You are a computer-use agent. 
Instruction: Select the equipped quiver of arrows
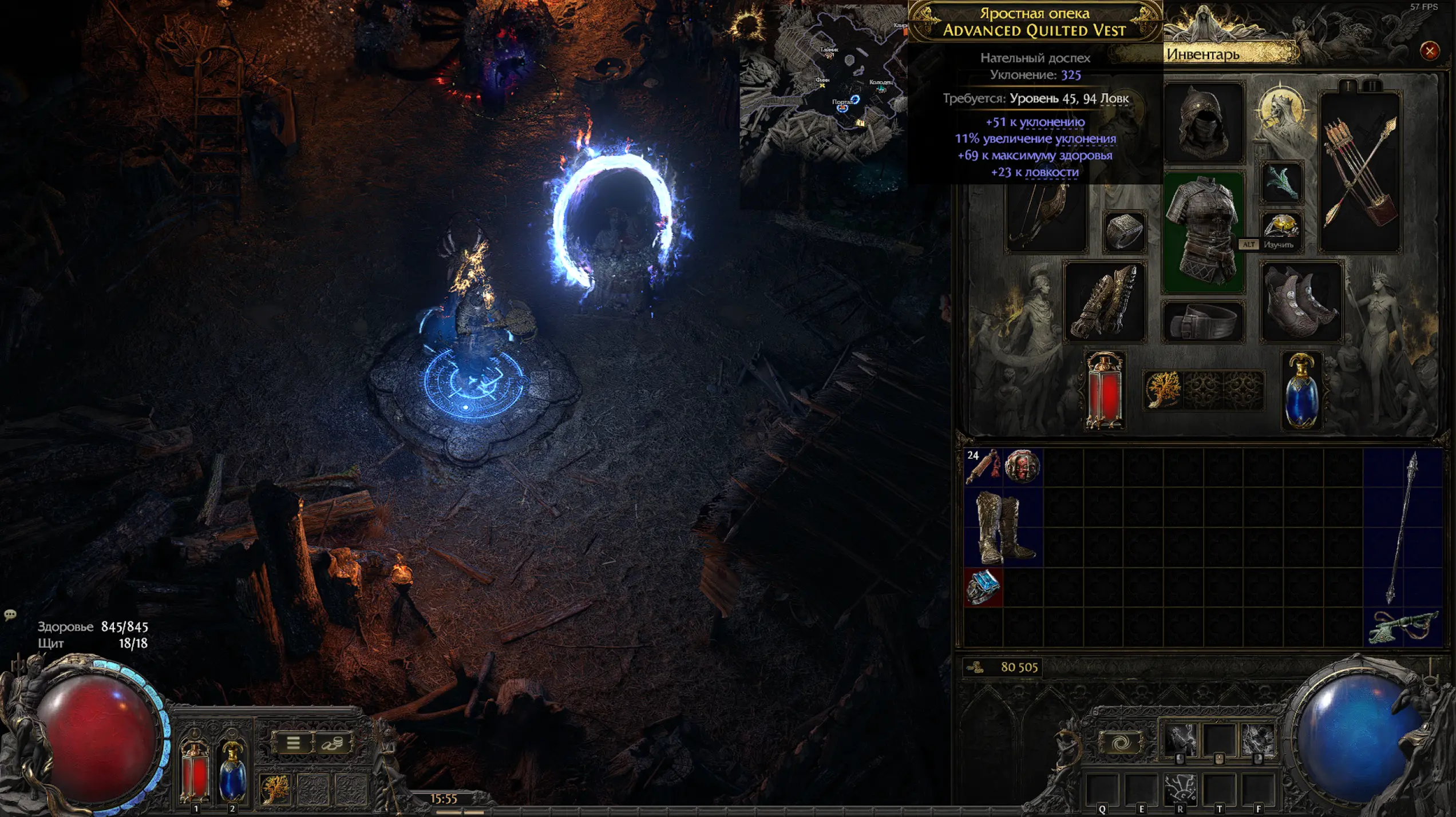(1360, 172)
